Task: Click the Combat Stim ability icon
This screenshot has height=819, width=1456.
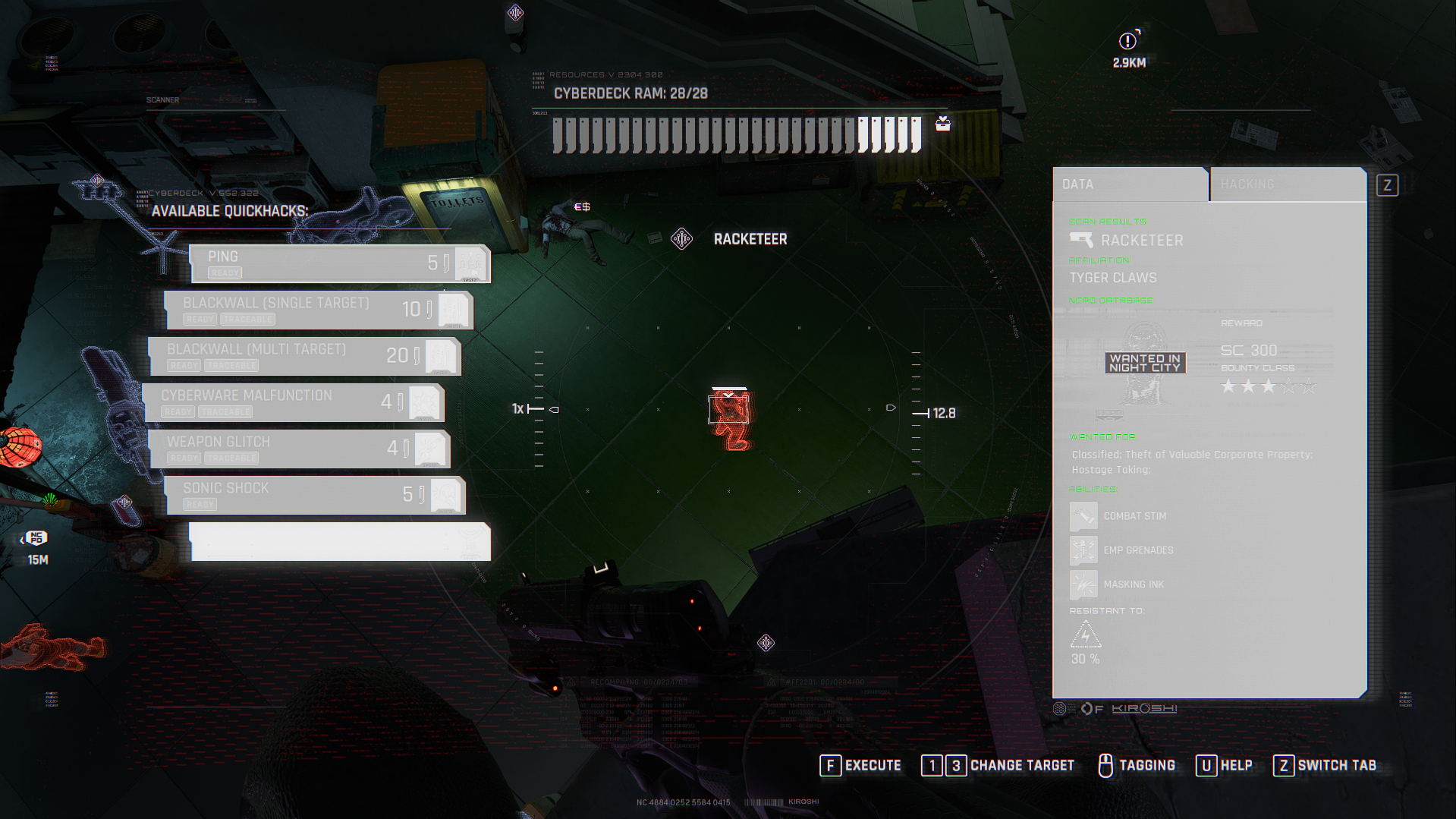Action: click(x=1083, y=516)
